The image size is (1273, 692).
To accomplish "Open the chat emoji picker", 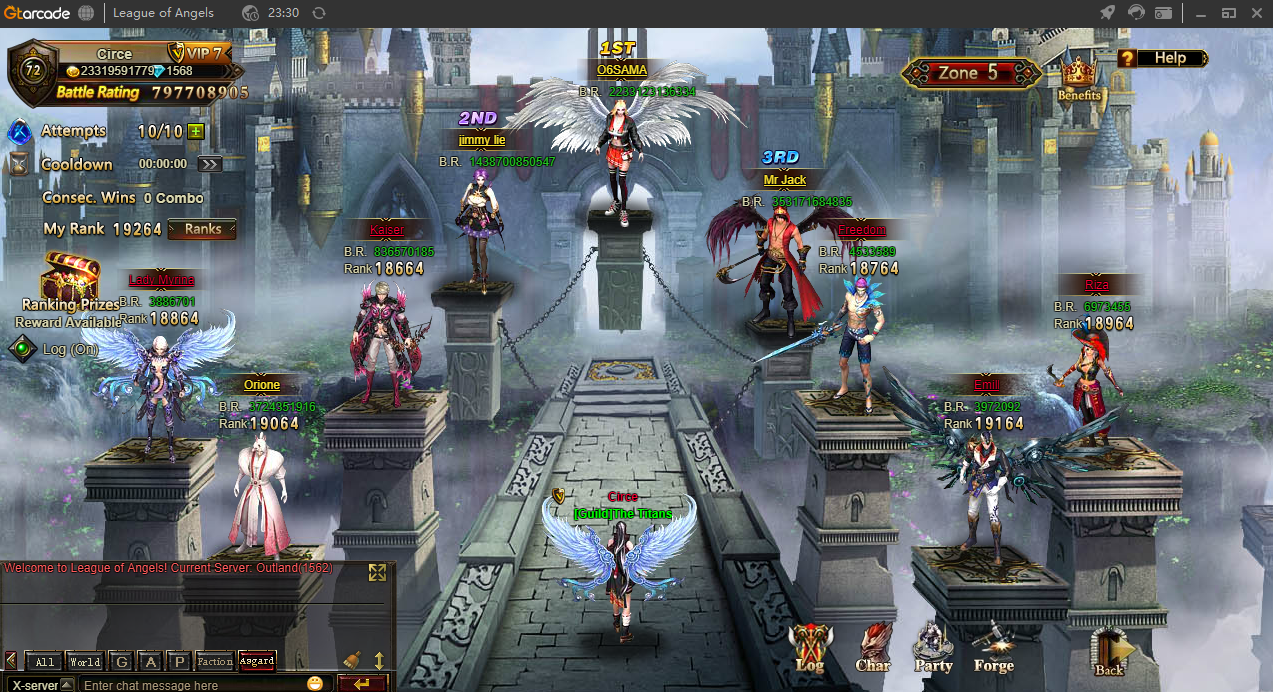I will click(315, 684).
